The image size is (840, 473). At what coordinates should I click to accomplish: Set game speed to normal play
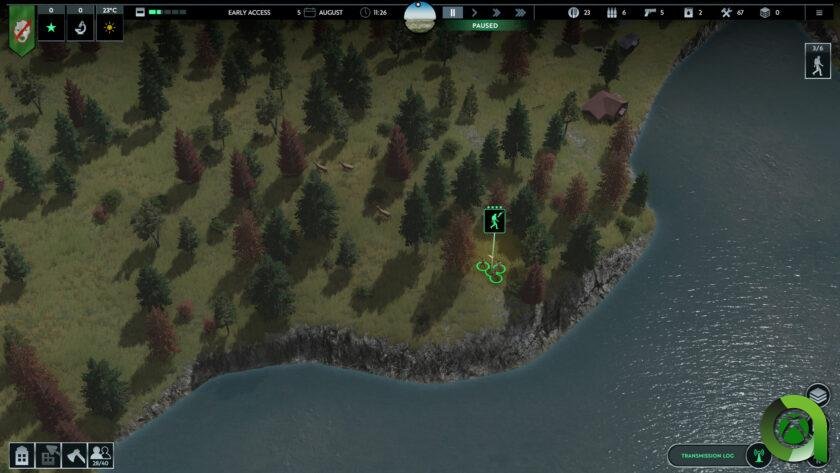pyautogui.click(x=475, y=13)
